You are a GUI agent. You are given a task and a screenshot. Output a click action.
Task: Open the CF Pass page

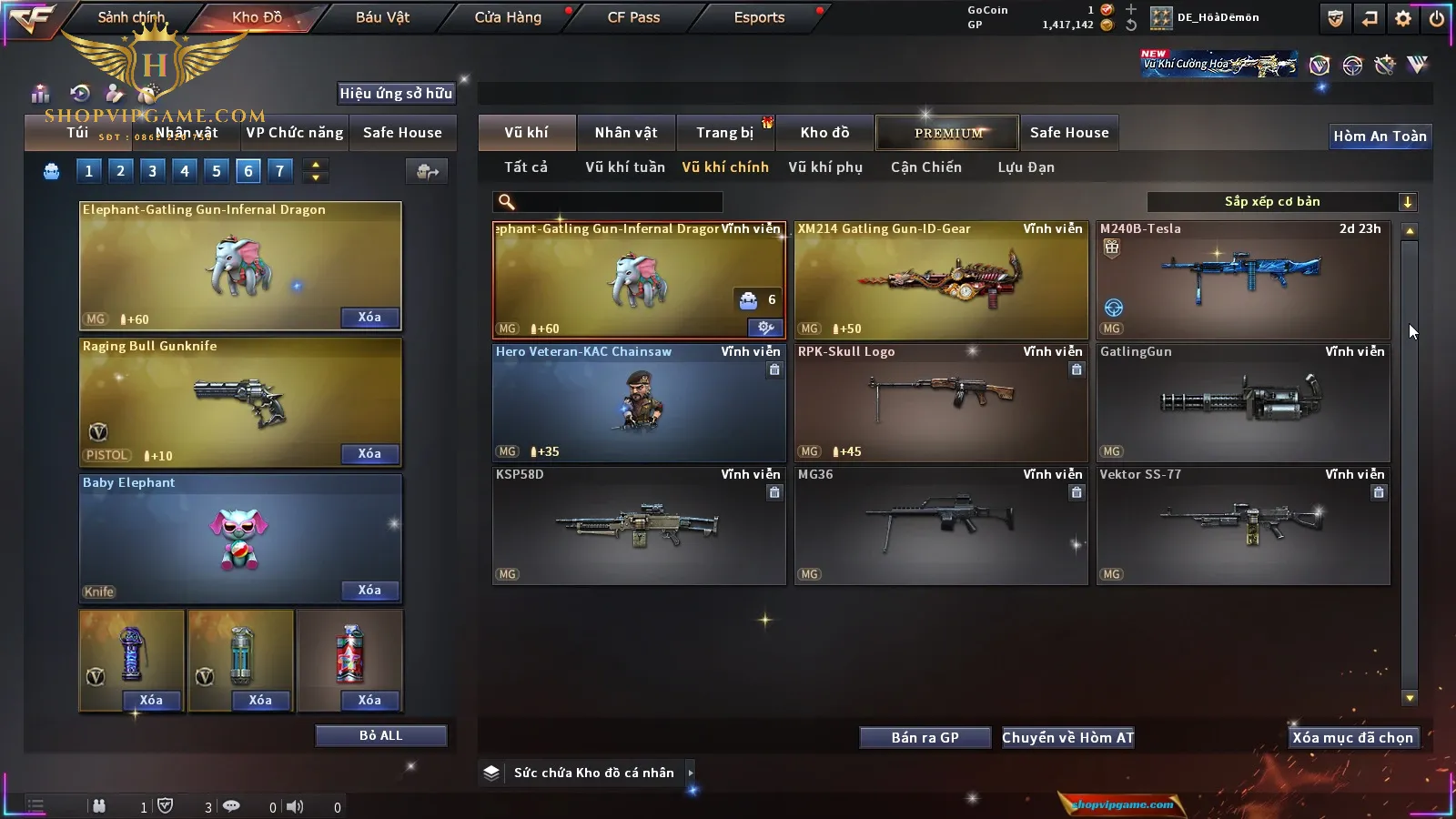coord(633,17)
